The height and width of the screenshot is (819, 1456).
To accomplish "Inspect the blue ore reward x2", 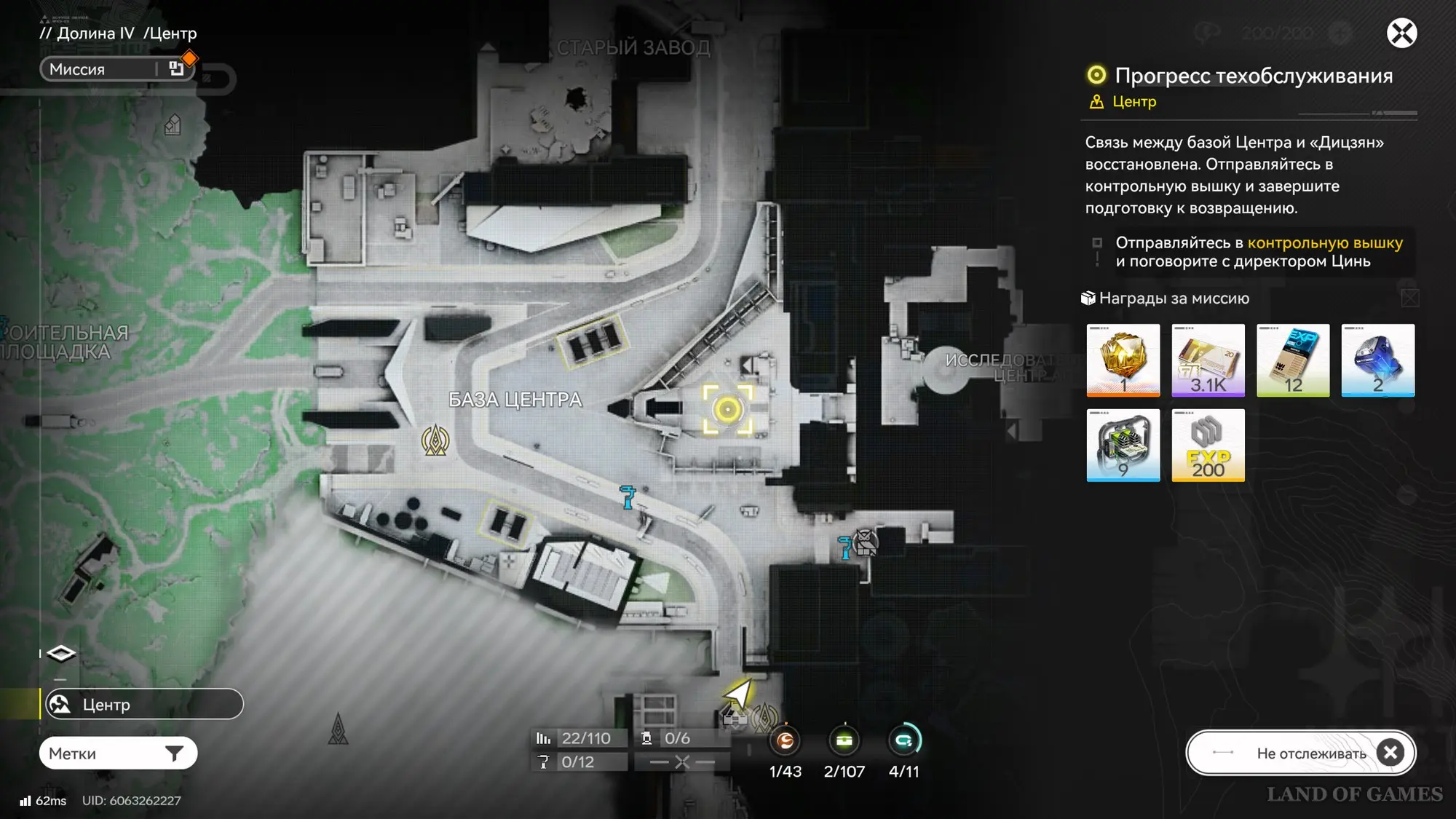I will (x=1377, y=360).
